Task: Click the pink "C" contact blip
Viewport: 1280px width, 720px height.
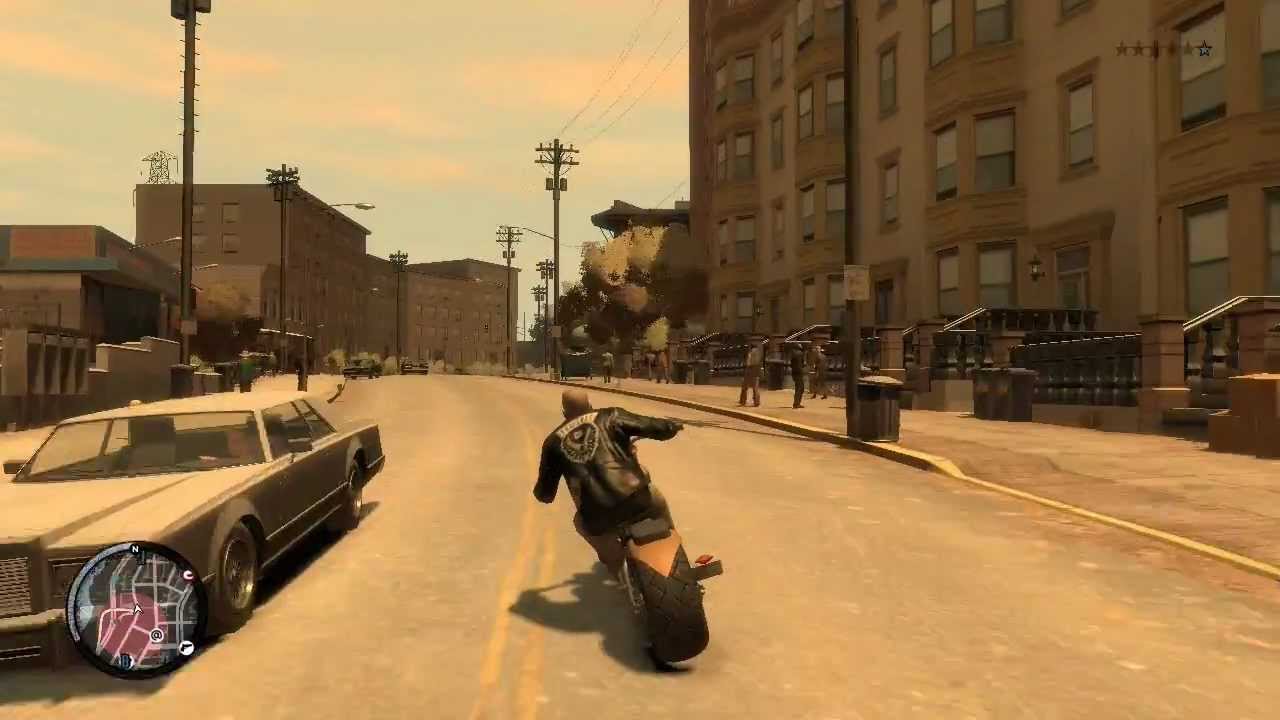Action: click(x=188, y=575)
